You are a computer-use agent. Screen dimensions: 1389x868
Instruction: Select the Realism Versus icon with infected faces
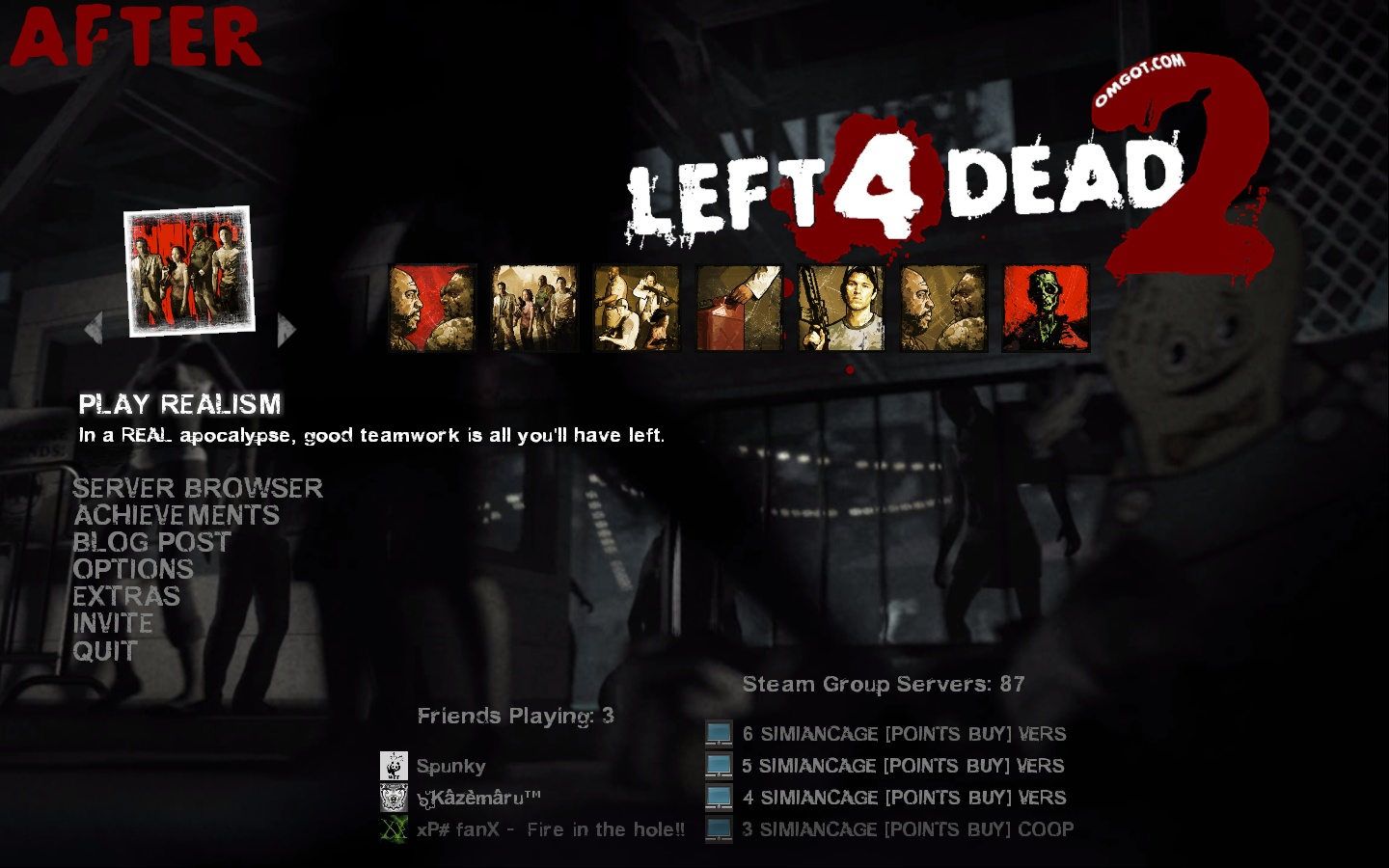(x=943, y=308)
